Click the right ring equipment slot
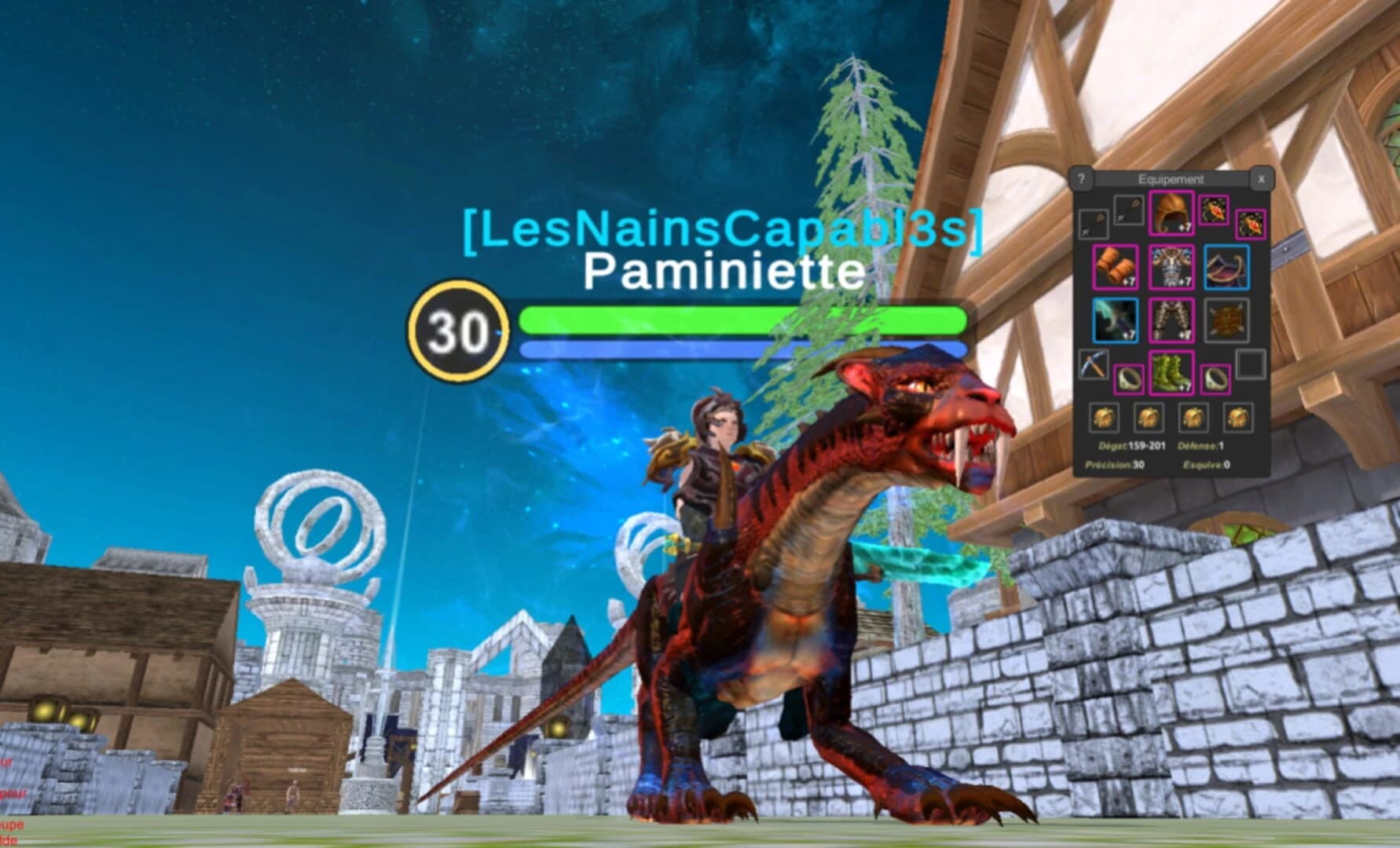The image size is (1400, 848). [1215, 378]
